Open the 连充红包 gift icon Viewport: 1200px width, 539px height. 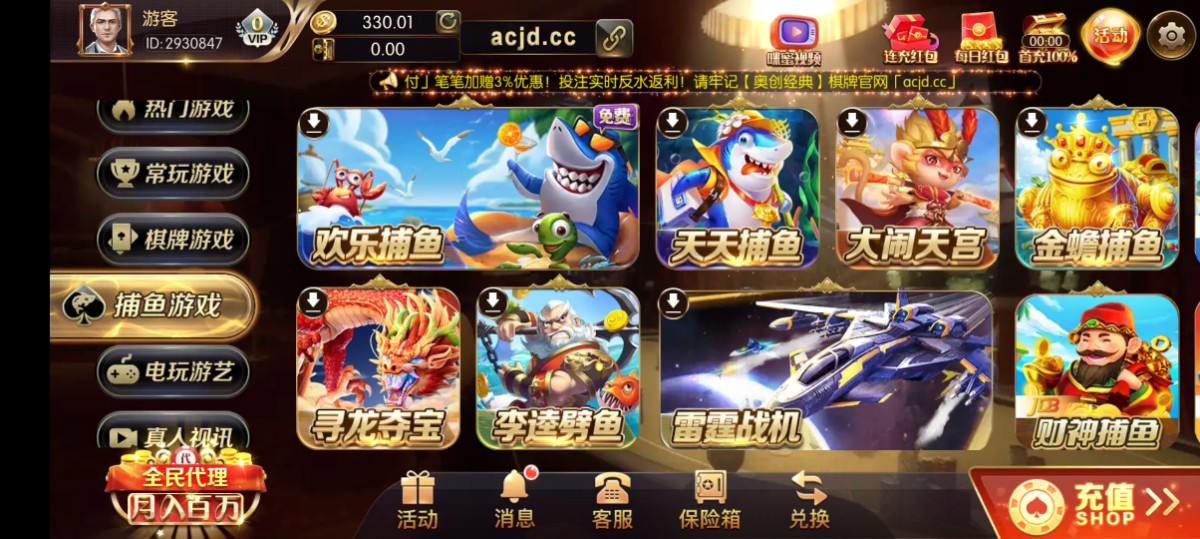(910, 37)
